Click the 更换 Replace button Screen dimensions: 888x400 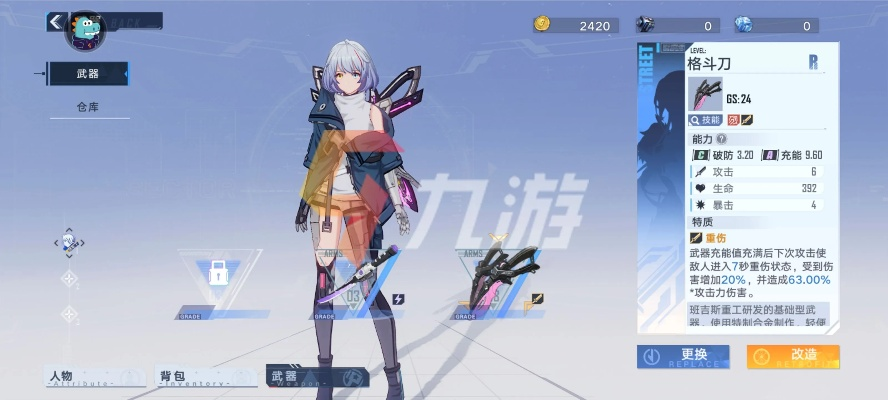[x=683, y=356]
